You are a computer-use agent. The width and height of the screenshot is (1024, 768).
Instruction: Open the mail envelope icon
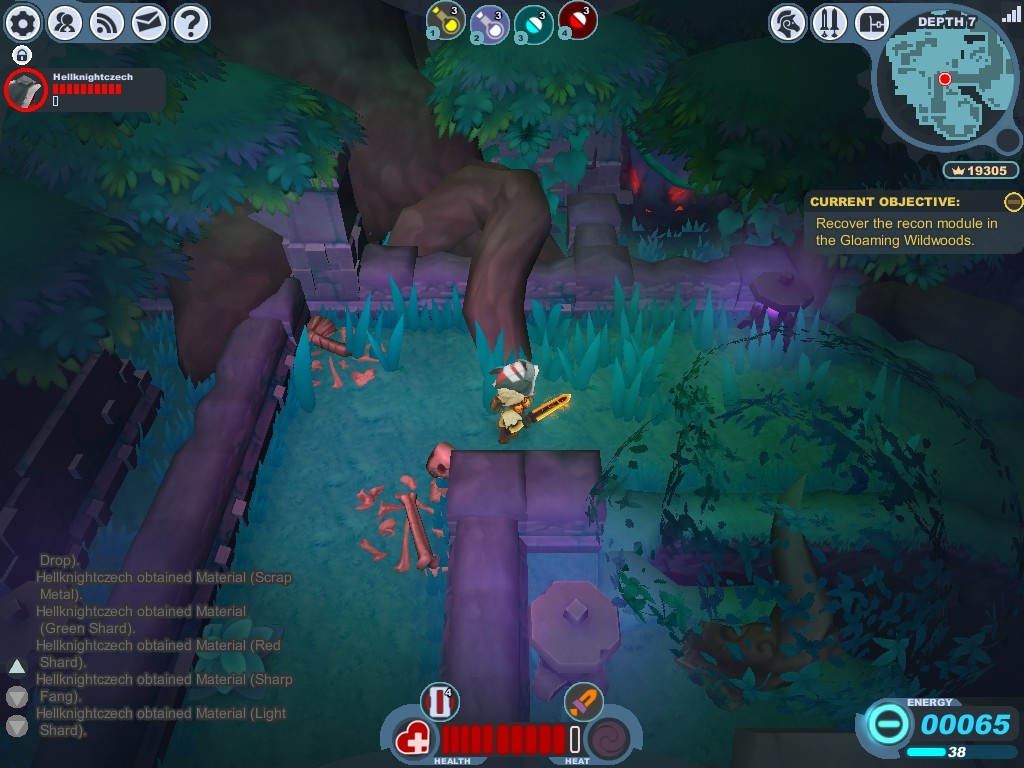[149, 22]
